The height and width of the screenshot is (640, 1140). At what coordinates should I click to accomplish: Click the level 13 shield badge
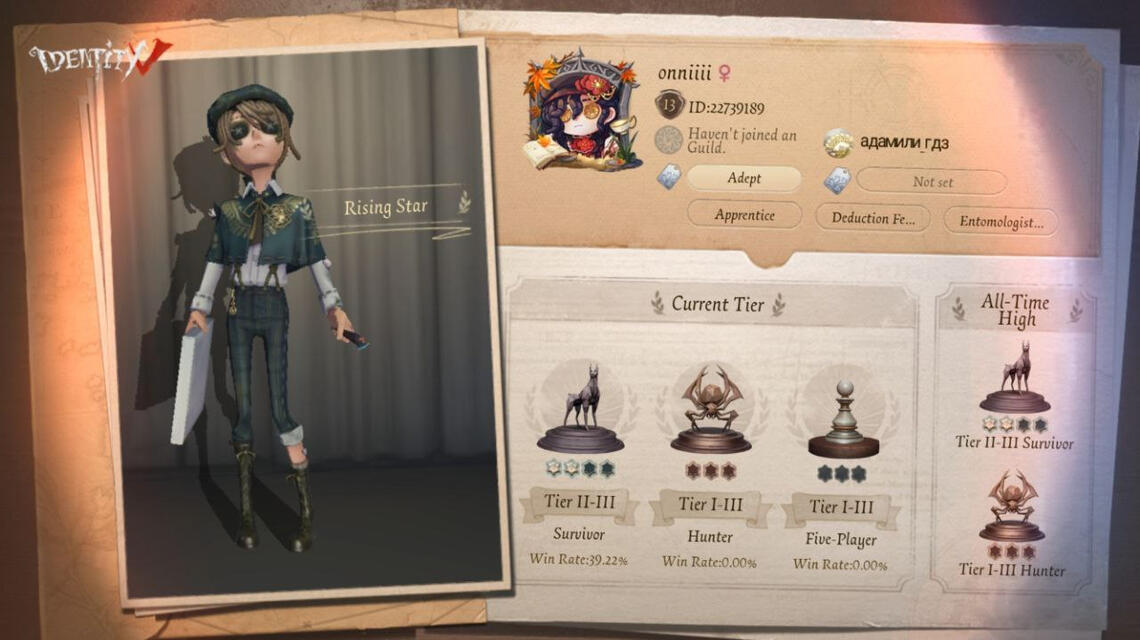669,106
